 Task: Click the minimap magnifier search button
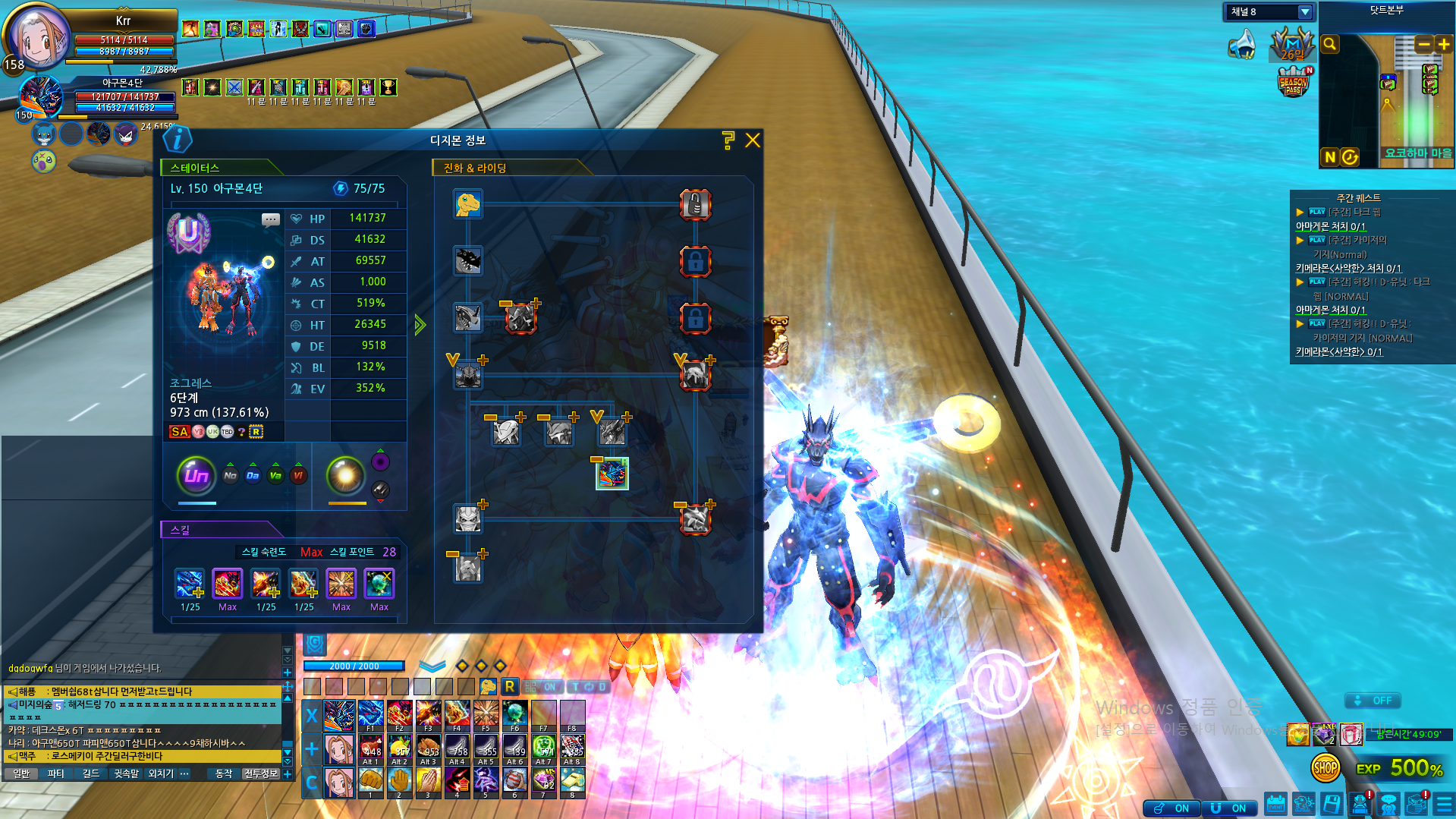pos(1330,44)
